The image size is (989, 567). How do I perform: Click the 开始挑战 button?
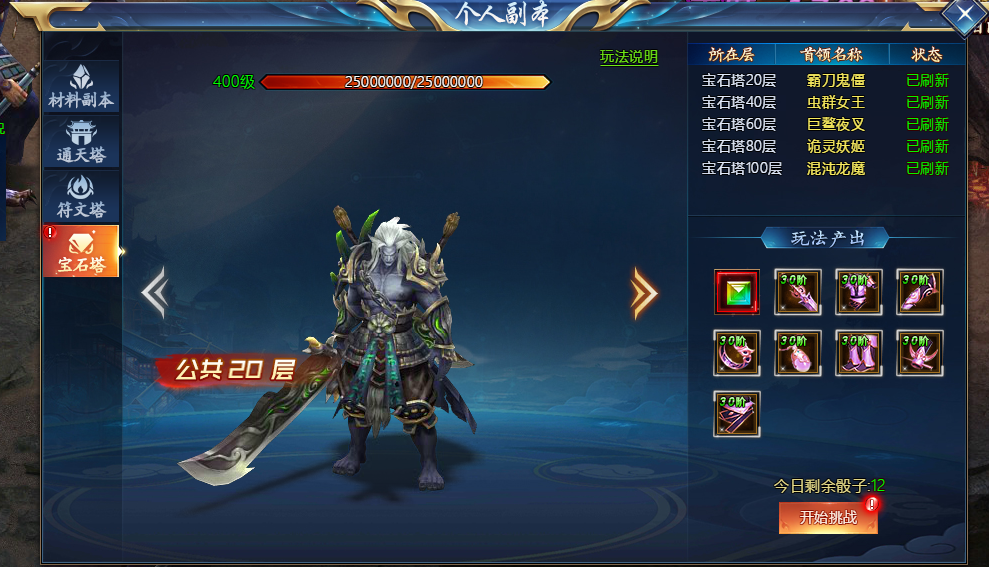click(x=828, y=517)
